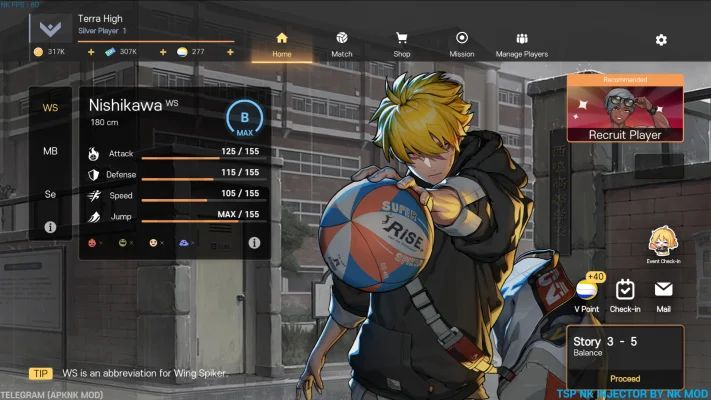Tap the Recruit Player banner
The image size is (711, 400).
[x=624, y=108]
